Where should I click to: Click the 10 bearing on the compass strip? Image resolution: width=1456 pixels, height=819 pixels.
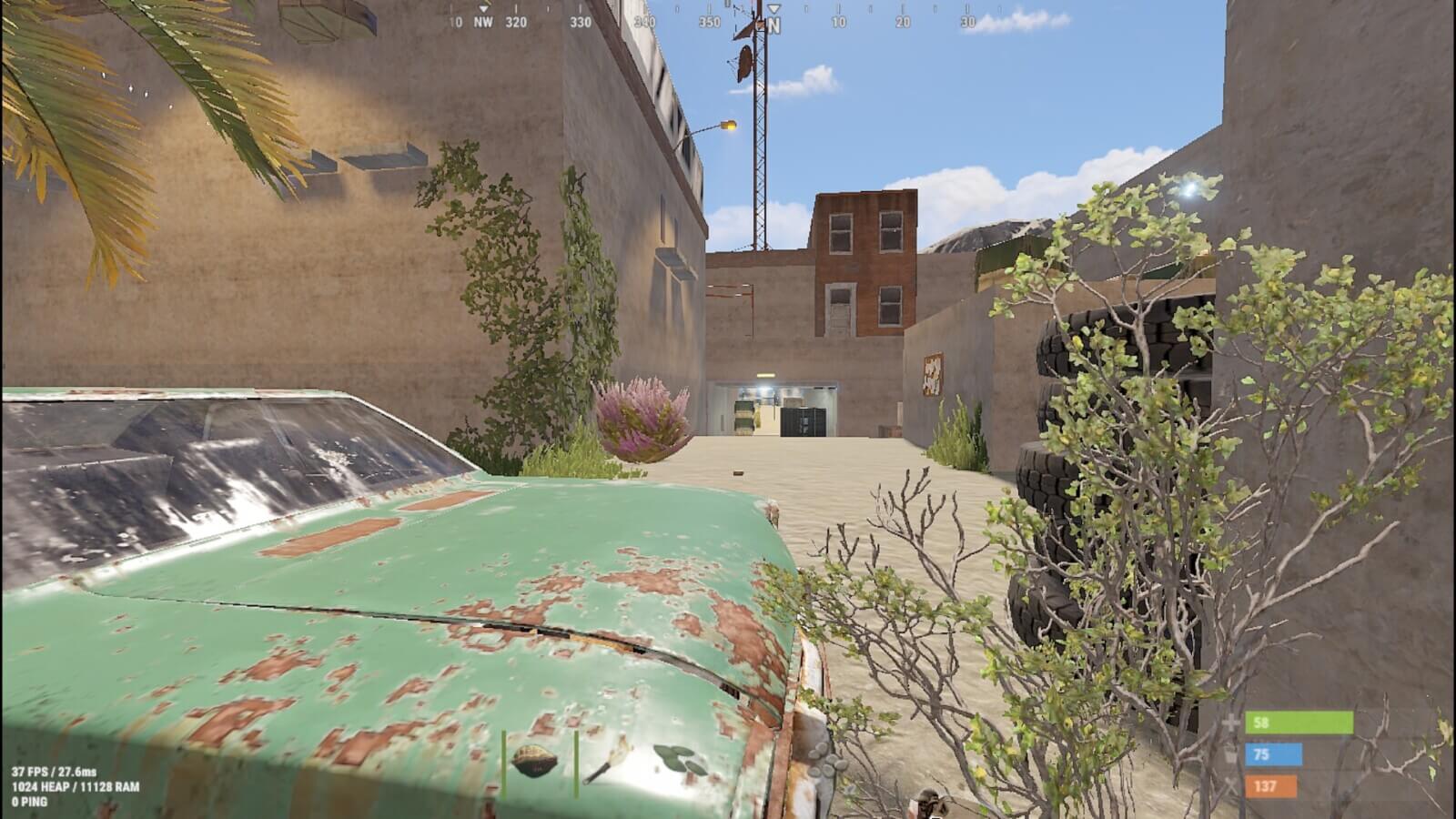pos(839,21)
